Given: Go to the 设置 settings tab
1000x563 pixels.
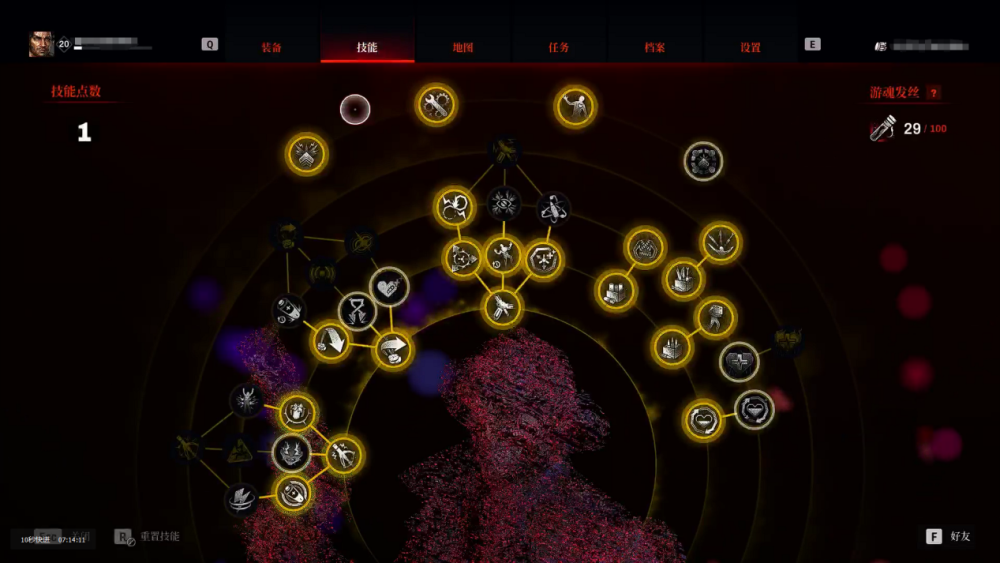Looking at the screenshot, I should pos(750,47).
